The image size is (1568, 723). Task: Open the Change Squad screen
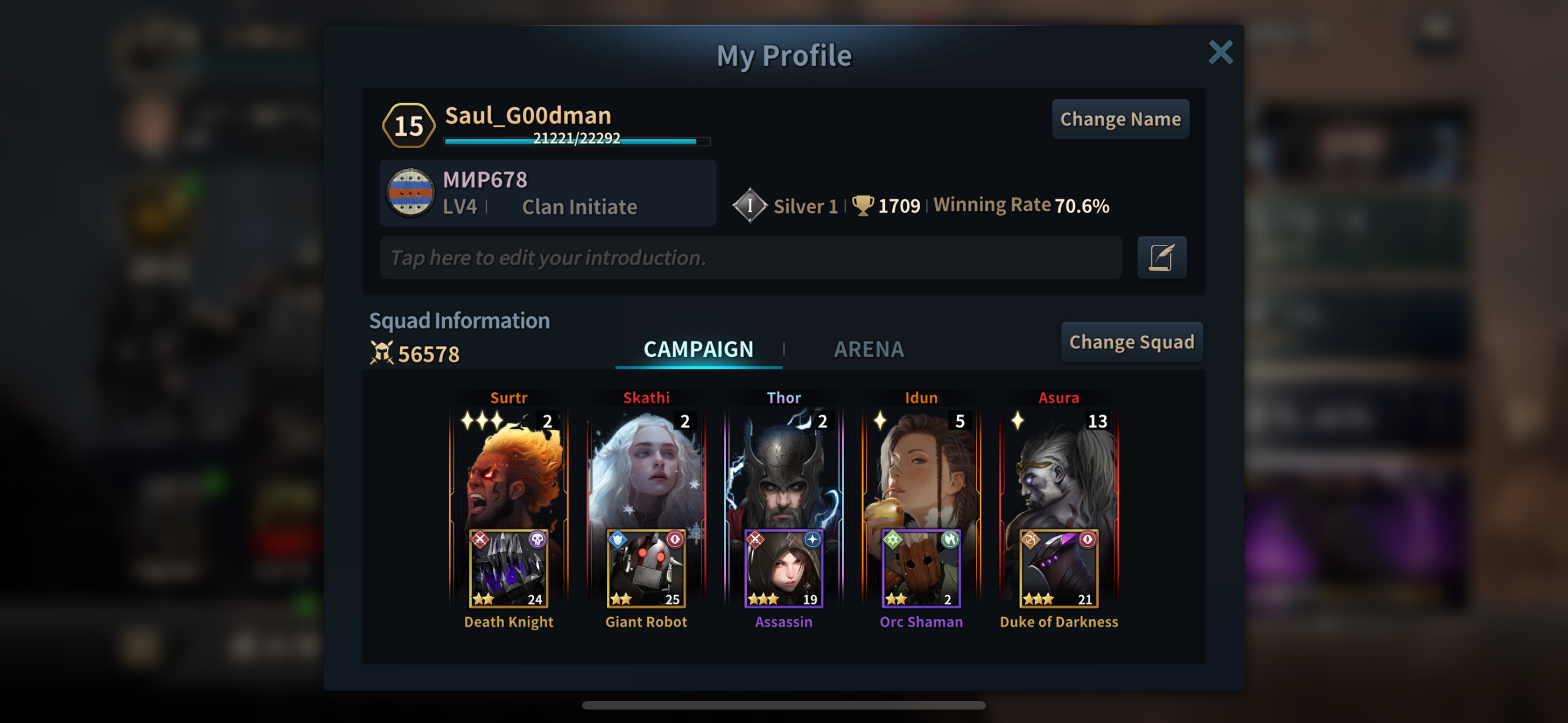[x=1131, y=342]
